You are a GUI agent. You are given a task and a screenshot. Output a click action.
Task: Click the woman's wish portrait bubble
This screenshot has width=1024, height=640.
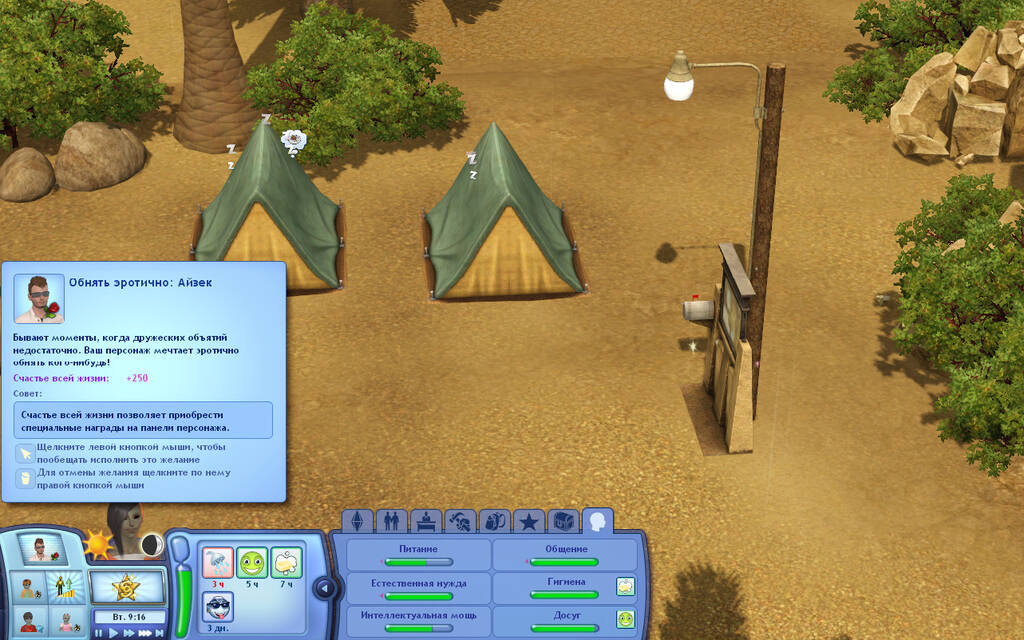(128, 530)
